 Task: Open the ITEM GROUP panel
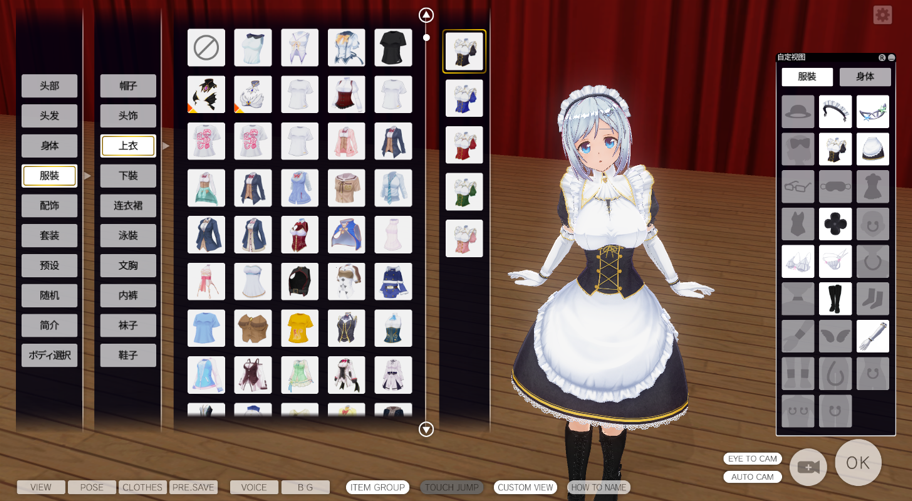click(x=377, y=488)
